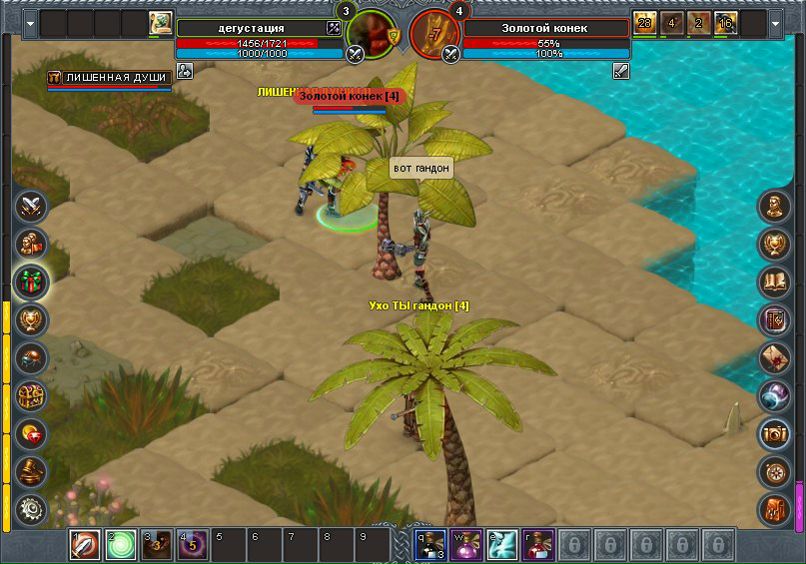Activate the sword attack skill in slot 1
Viewport: 806px width, 564px height.
point(85,545)
